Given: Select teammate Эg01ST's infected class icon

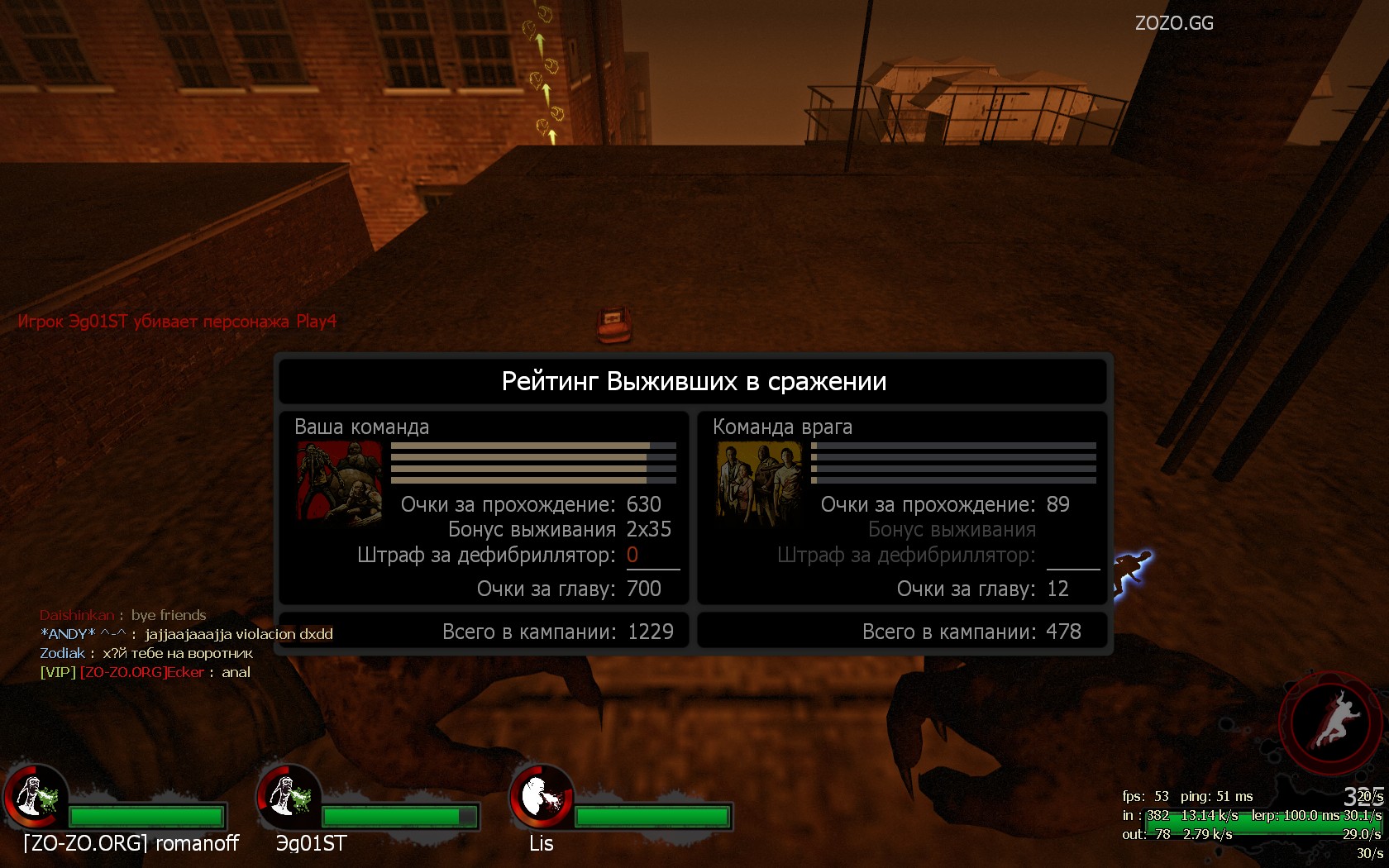Looking at the screenshot, I should click(289, 796).
